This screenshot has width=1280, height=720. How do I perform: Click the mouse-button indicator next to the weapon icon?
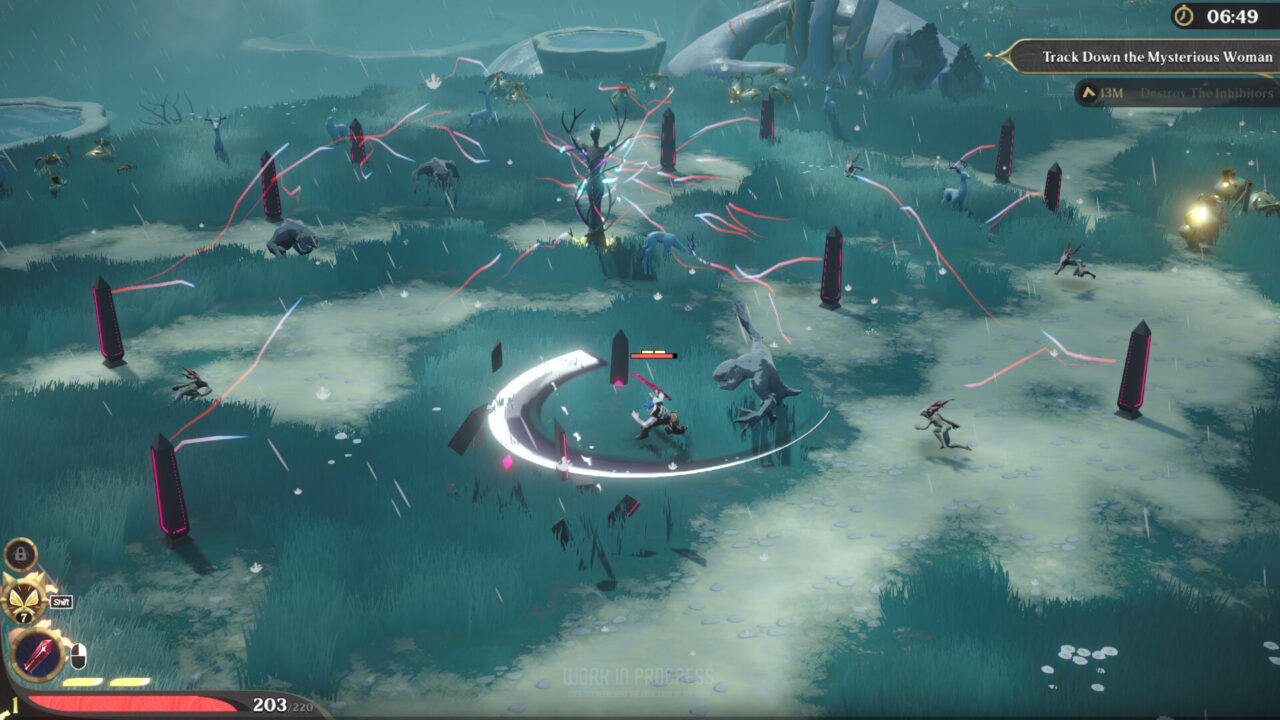coord(78,656)
